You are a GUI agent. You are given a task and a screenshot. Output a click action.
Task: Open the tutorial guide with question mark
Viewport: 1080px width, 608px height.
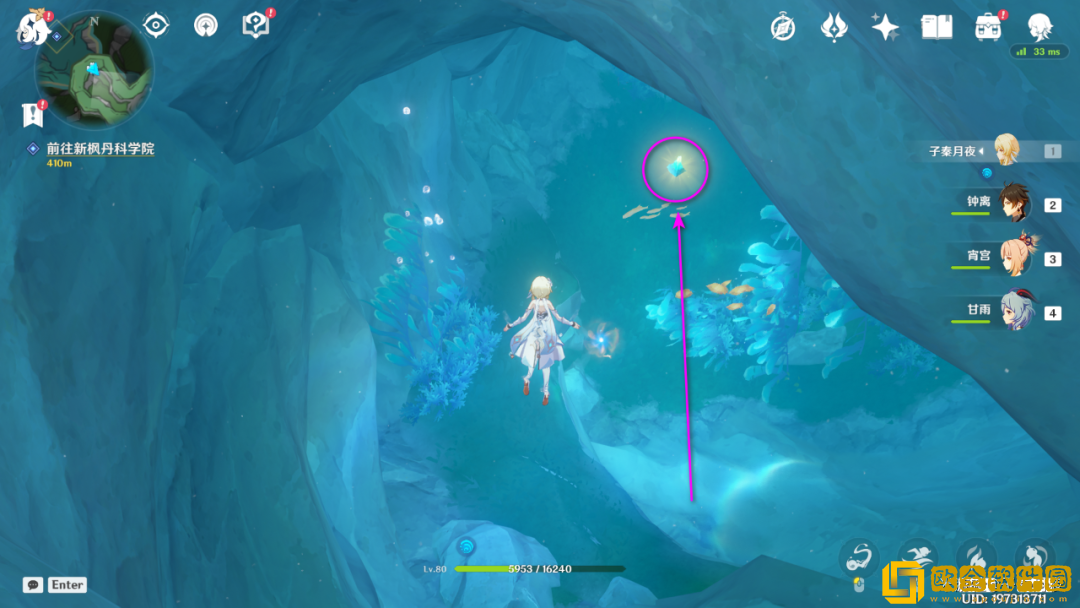tap(255, 25)
